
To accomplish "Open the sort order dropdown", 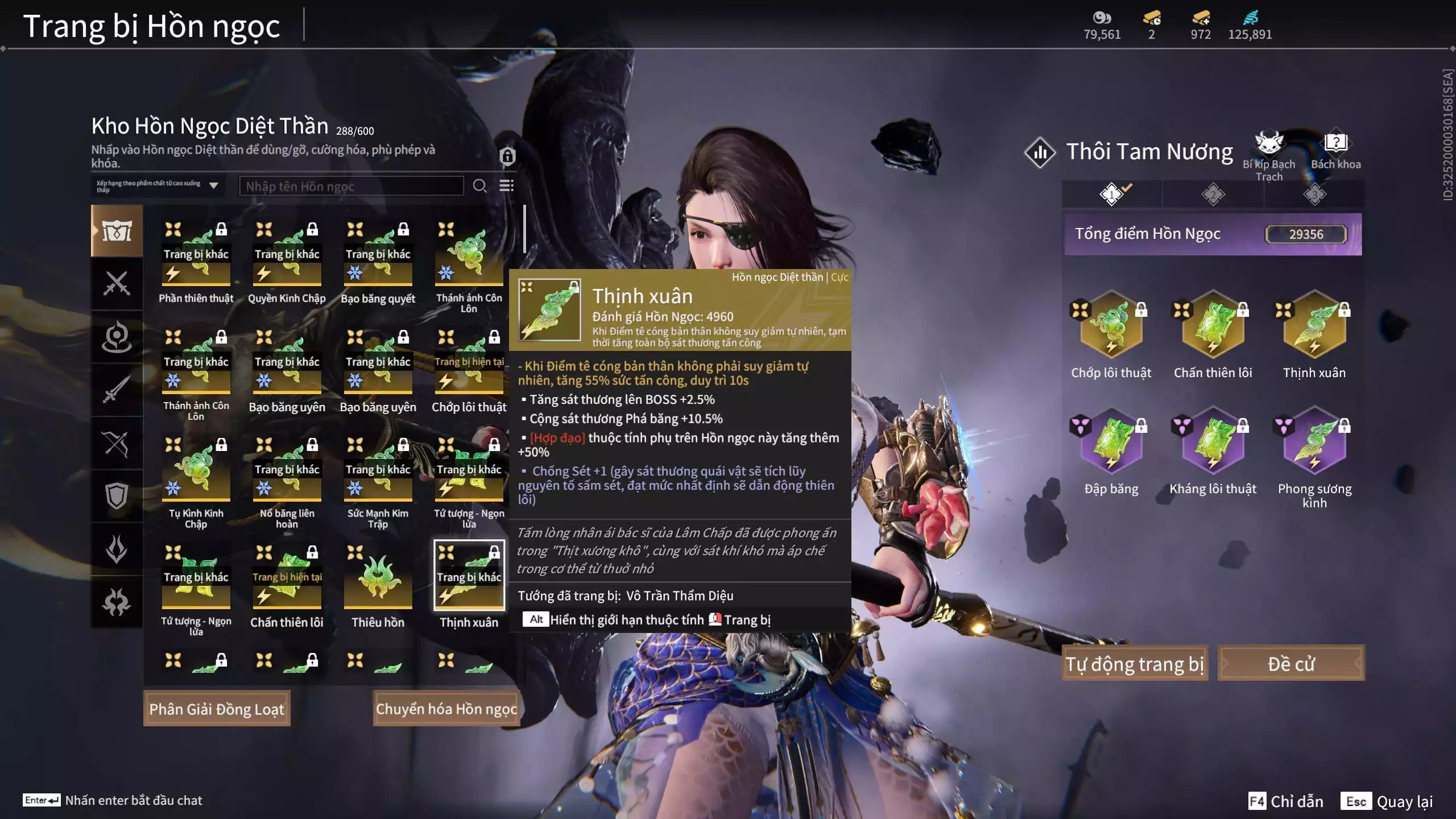I will [x=157, y=186].
